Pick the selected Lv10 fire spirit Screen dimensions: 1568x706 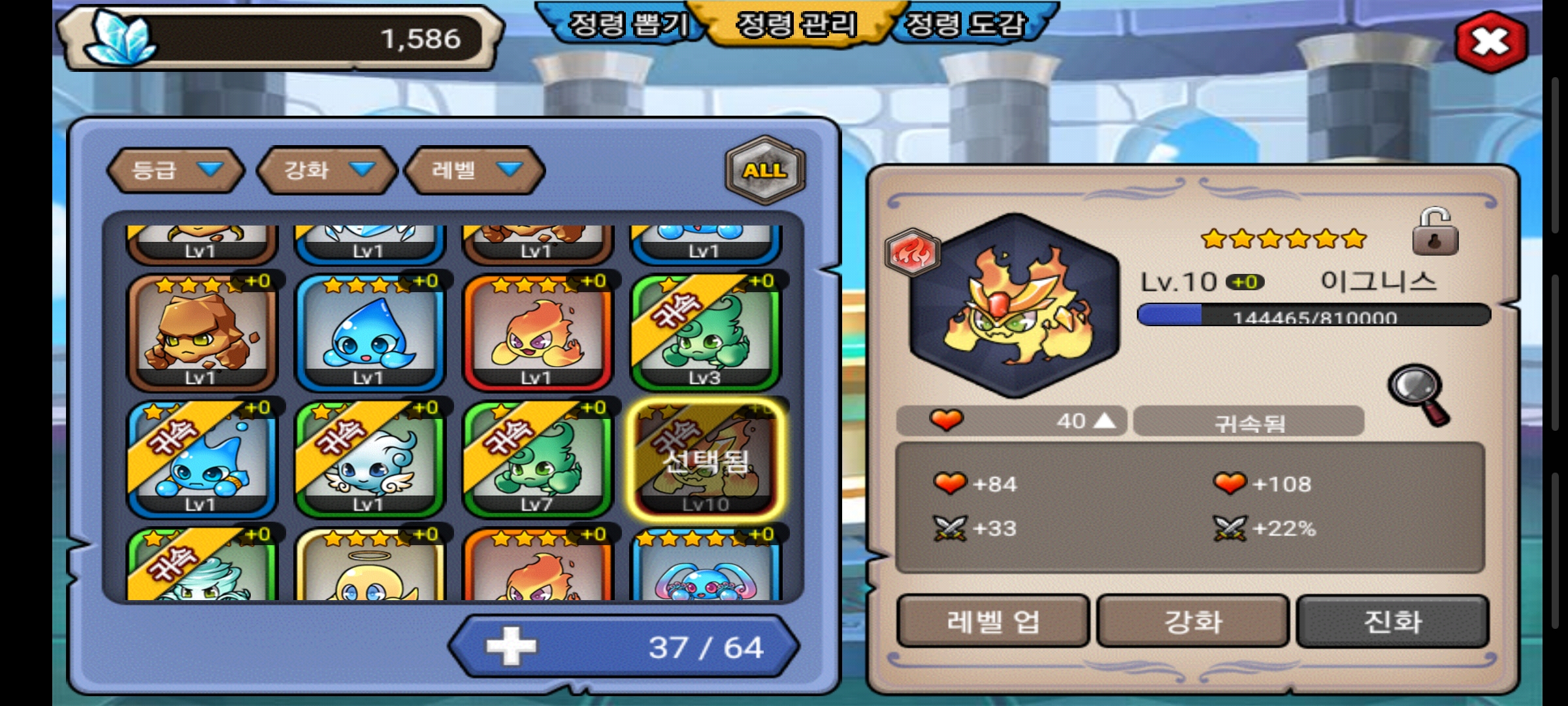coord(705,459)
